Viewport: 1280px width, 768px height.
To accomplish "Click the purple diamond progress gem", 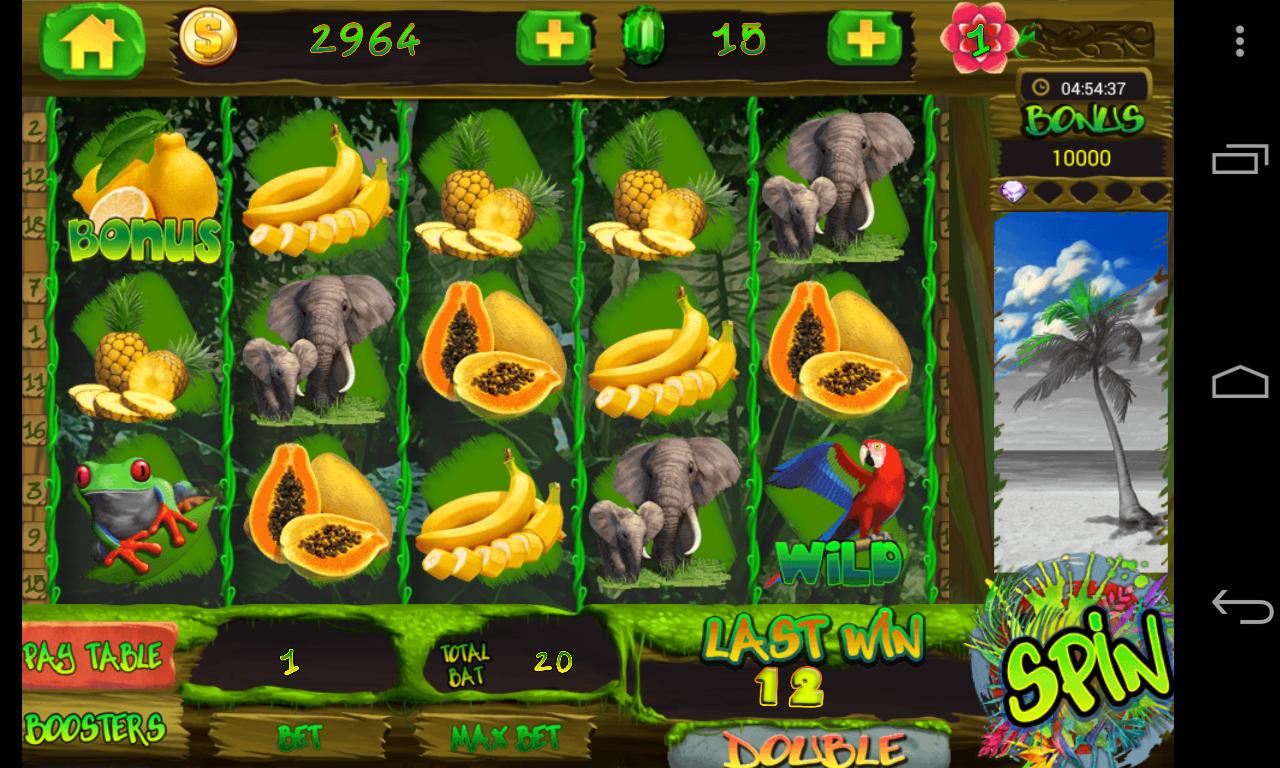I will click(1011, 190).
